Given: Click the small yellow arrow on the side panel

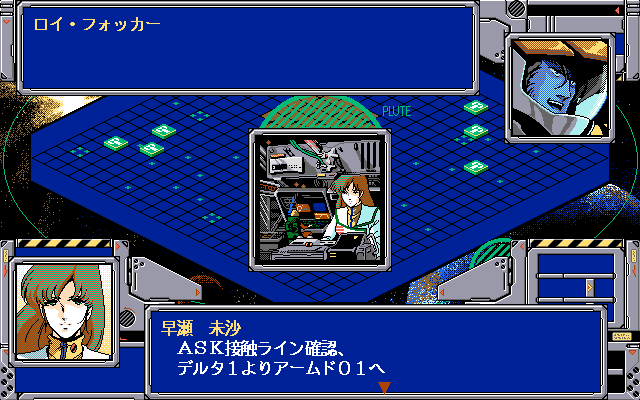Looking at the screenshot, I should [589, 287].
